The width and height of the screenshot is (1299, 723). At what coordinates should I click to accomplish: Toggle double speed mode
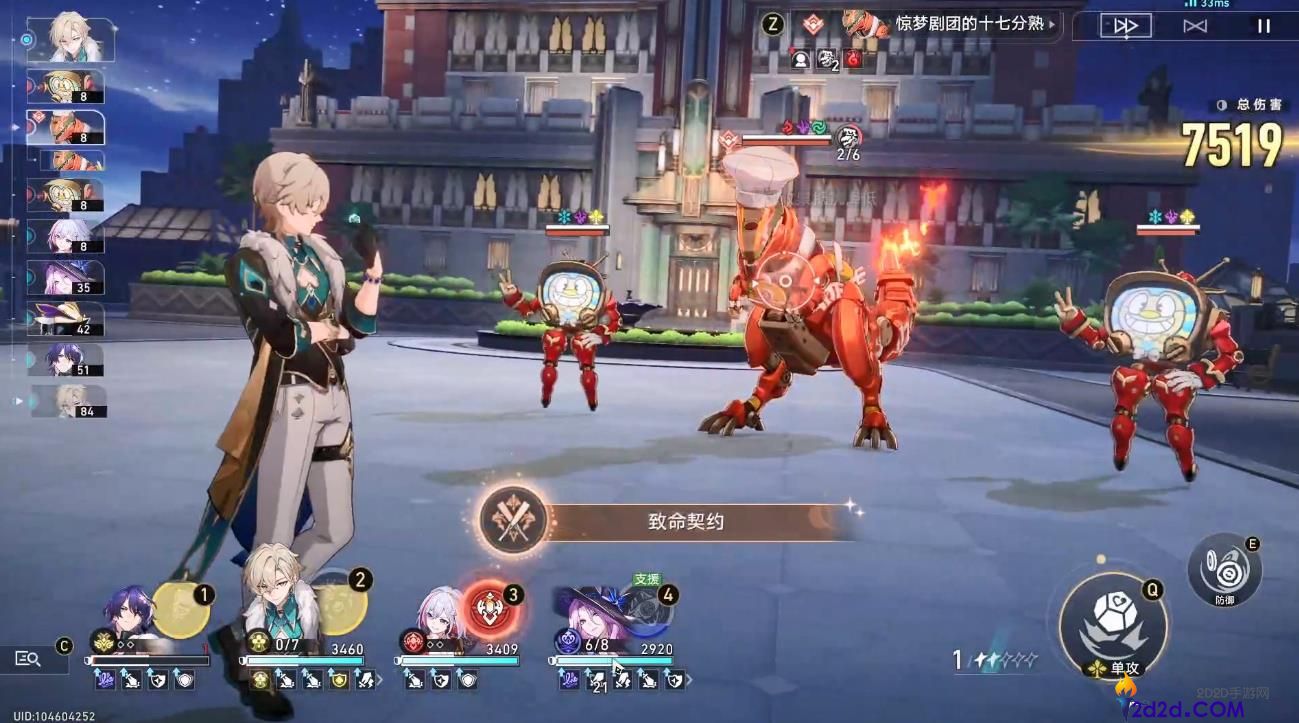[x=1196, y=25]
